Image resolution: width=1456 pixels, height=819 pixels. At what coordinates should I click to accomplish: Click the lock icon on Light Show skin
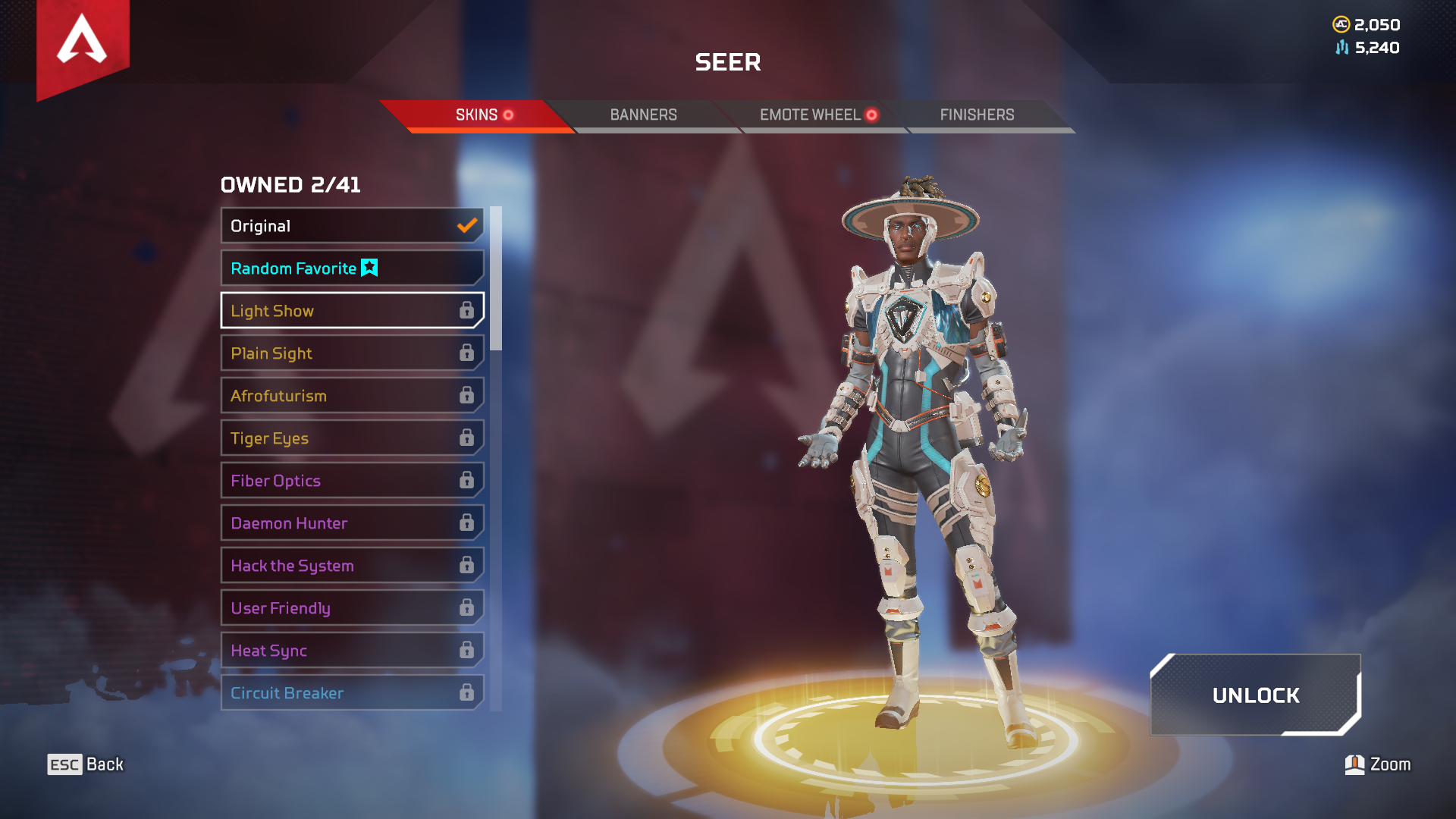(468, 310)
